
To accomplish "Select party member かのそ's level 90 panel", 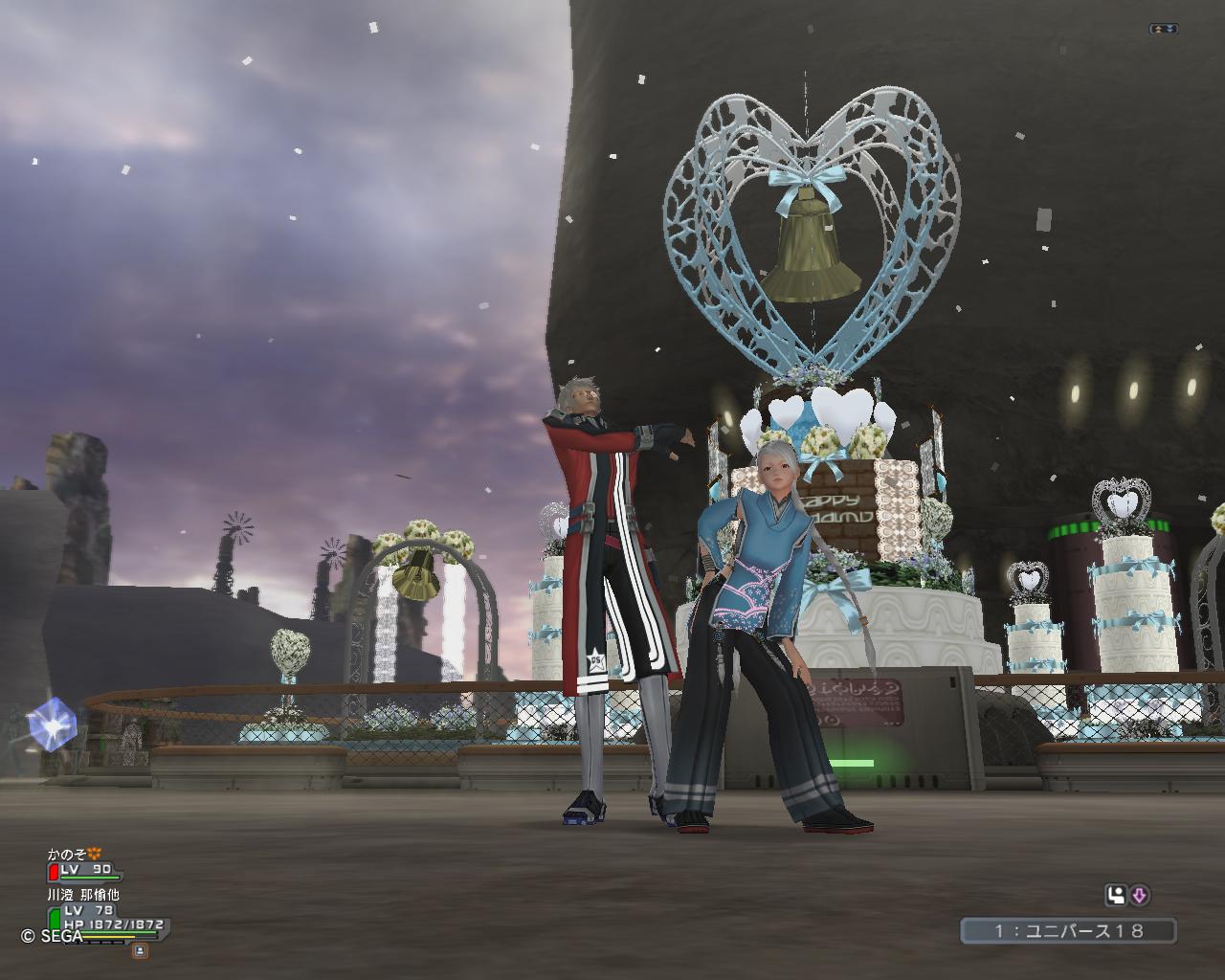I will (85, 870).
